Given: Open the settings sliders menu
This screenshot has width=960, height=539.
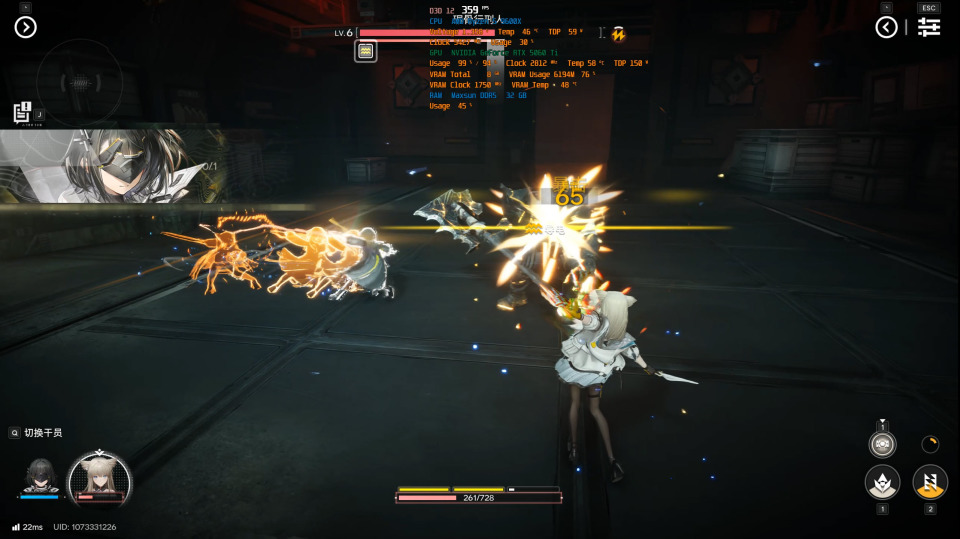Looking at the screenshot, I should pos(929,27).
